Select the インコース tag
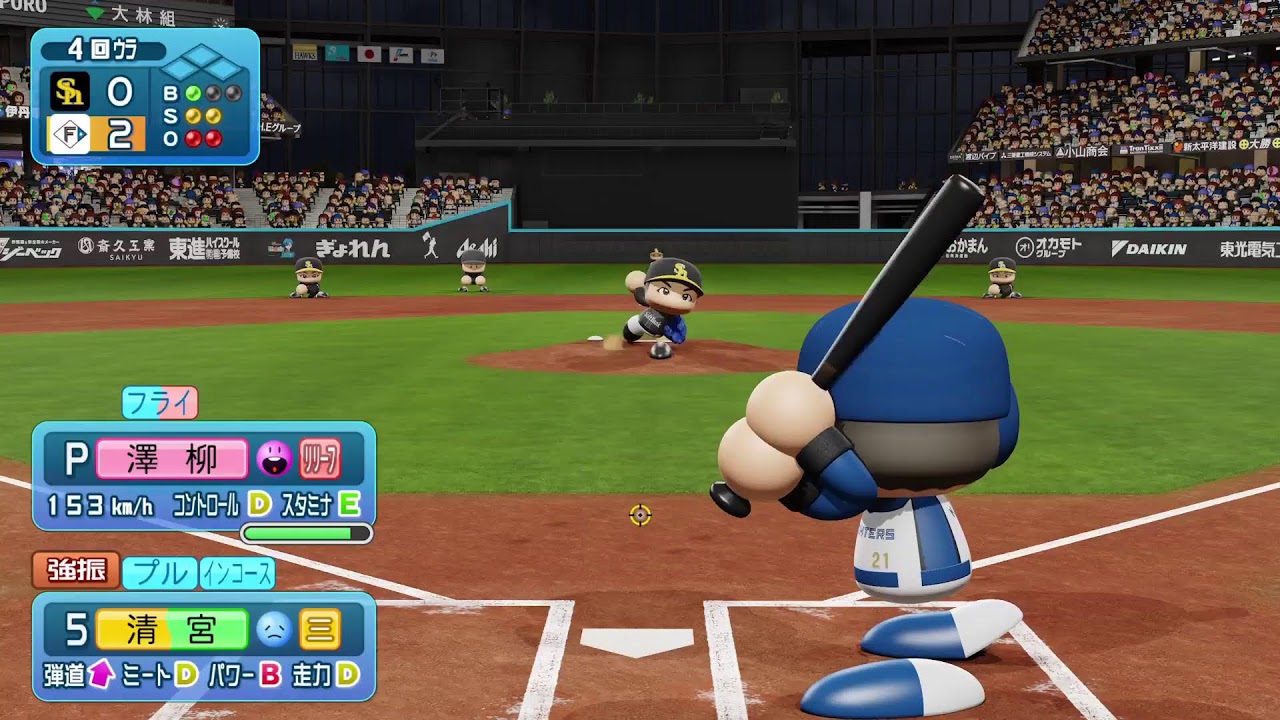 [x=237, y=573]
